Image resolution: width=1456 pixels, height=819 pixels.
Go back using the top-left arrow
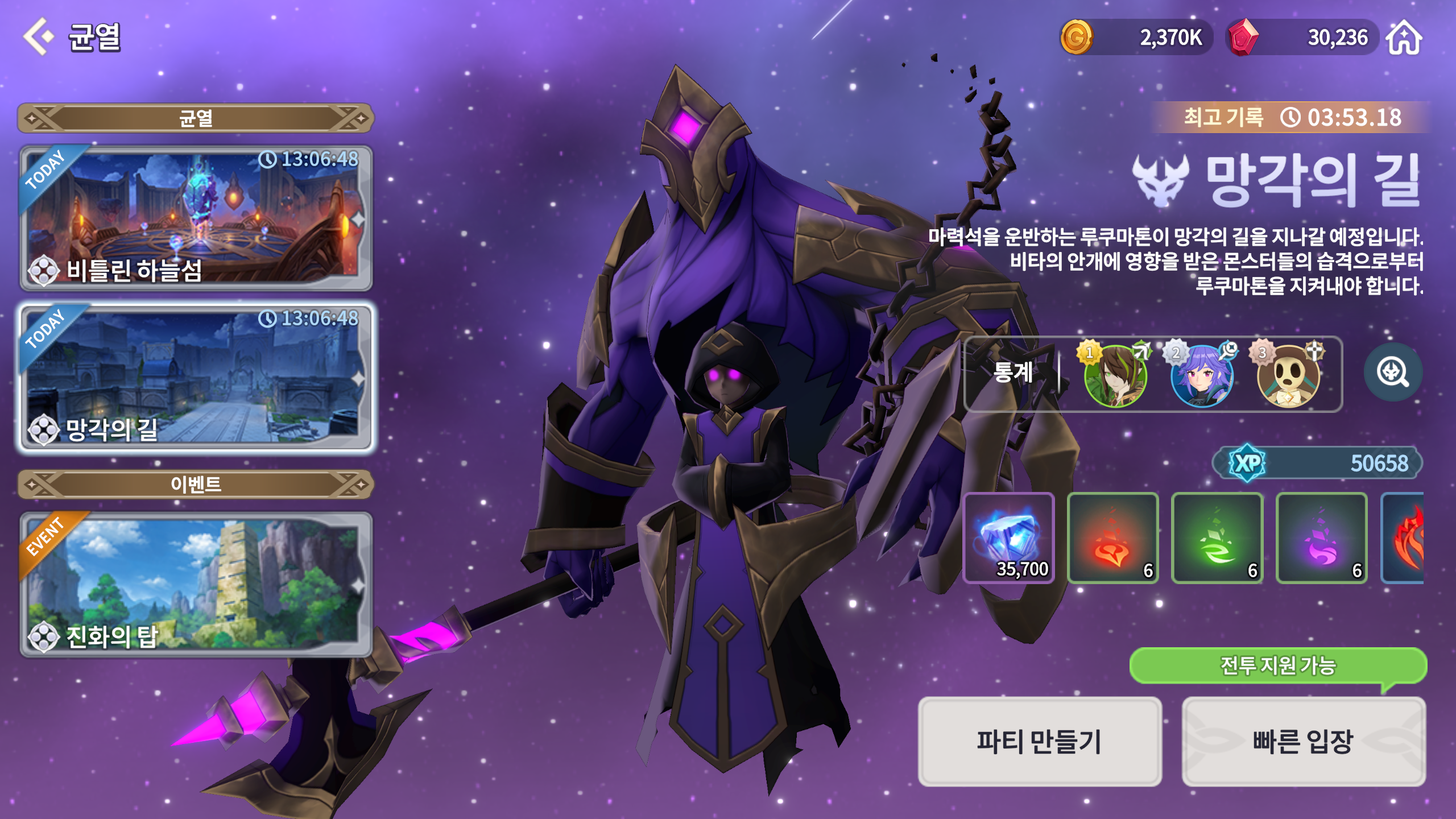[x=38, y=37]
